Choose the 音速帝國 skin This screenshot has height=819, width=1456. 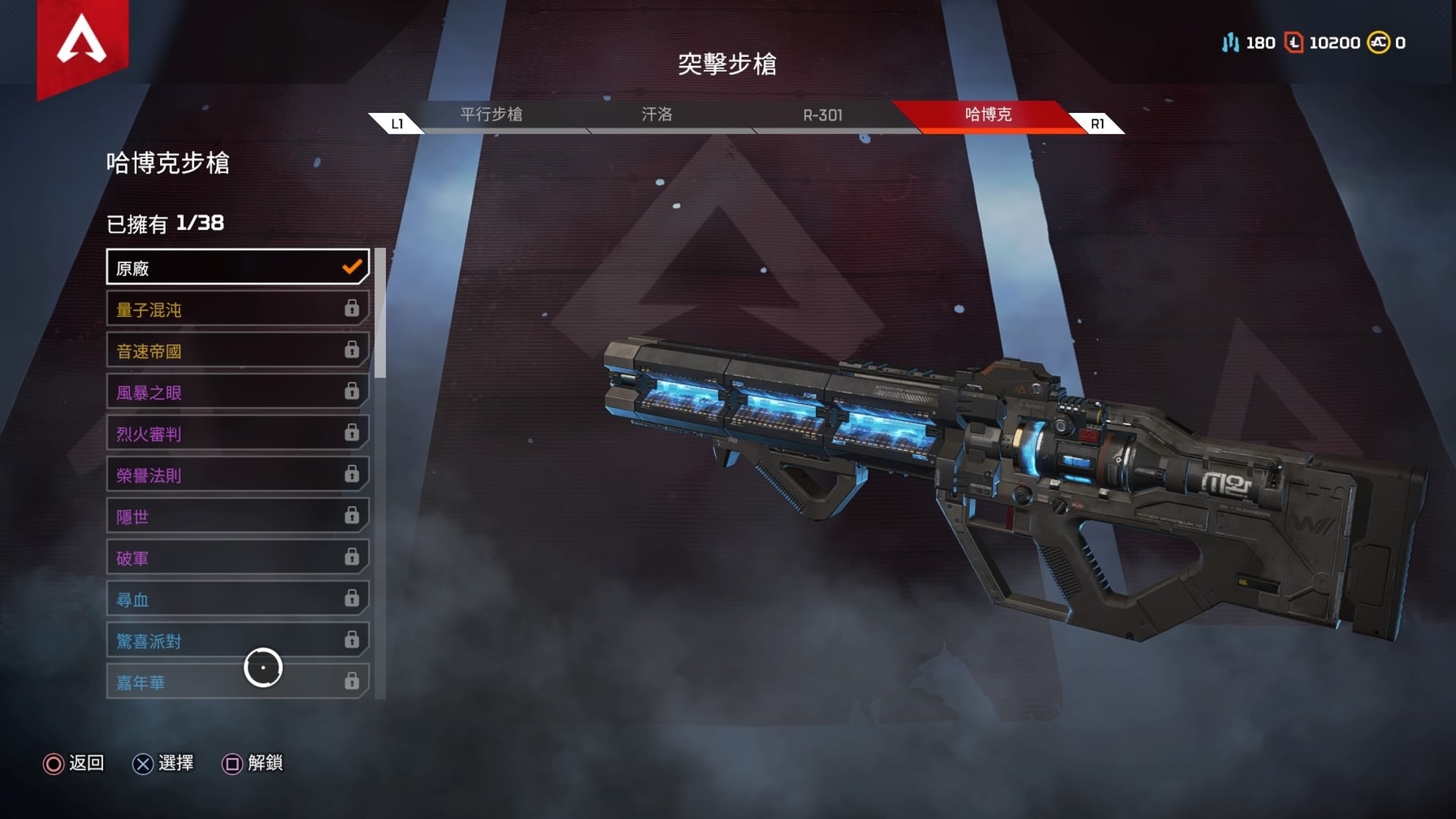237,350
